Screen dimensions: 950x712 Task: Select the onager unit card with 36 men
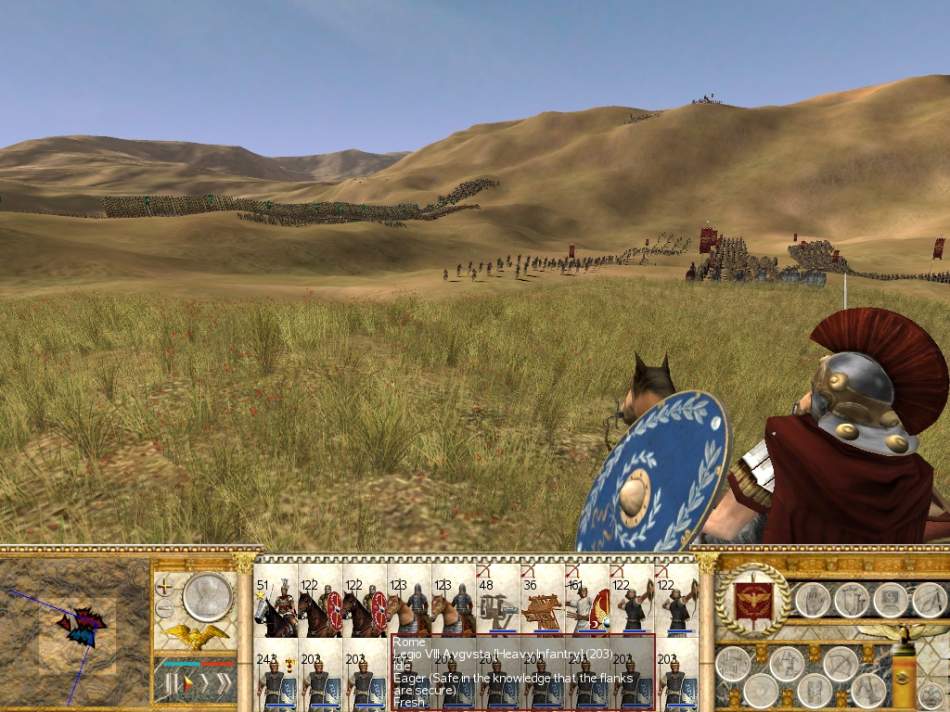click(x=538, y=606)
